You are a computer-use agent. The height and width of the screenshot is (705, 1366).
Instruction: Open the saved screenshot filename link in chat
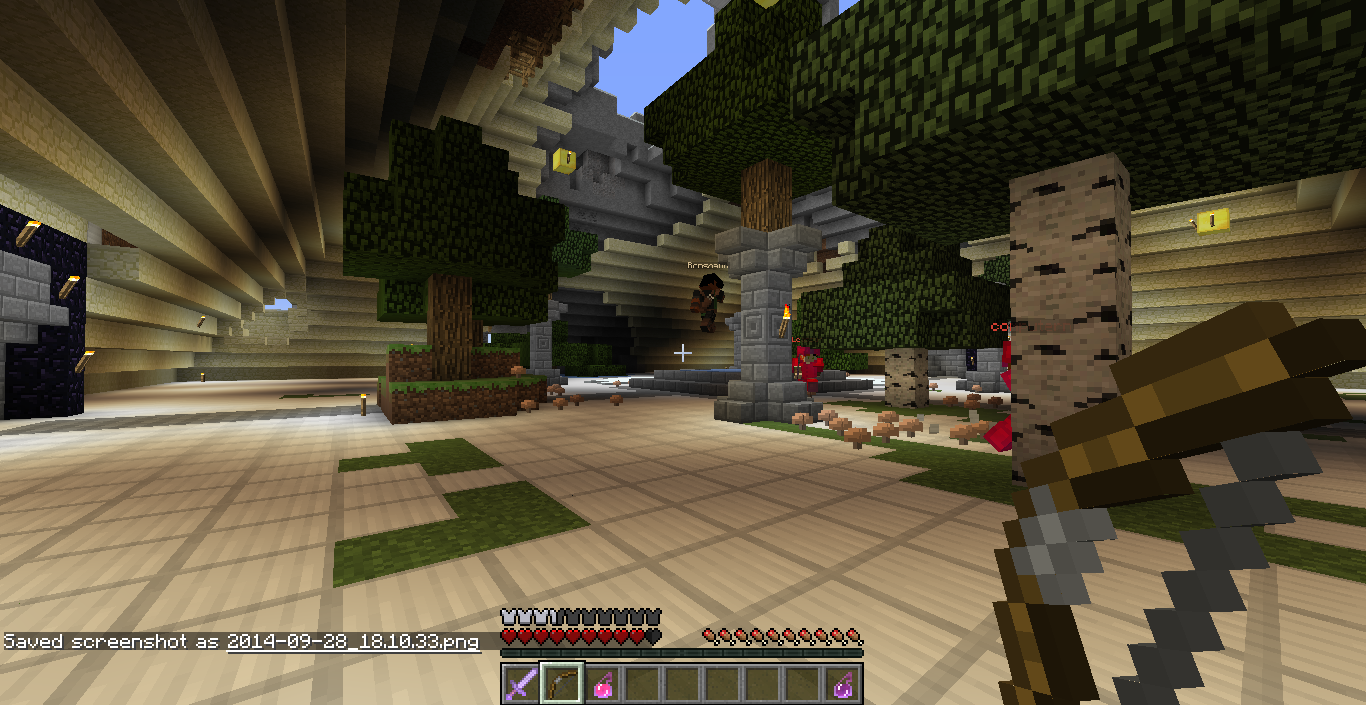point(352,642)
